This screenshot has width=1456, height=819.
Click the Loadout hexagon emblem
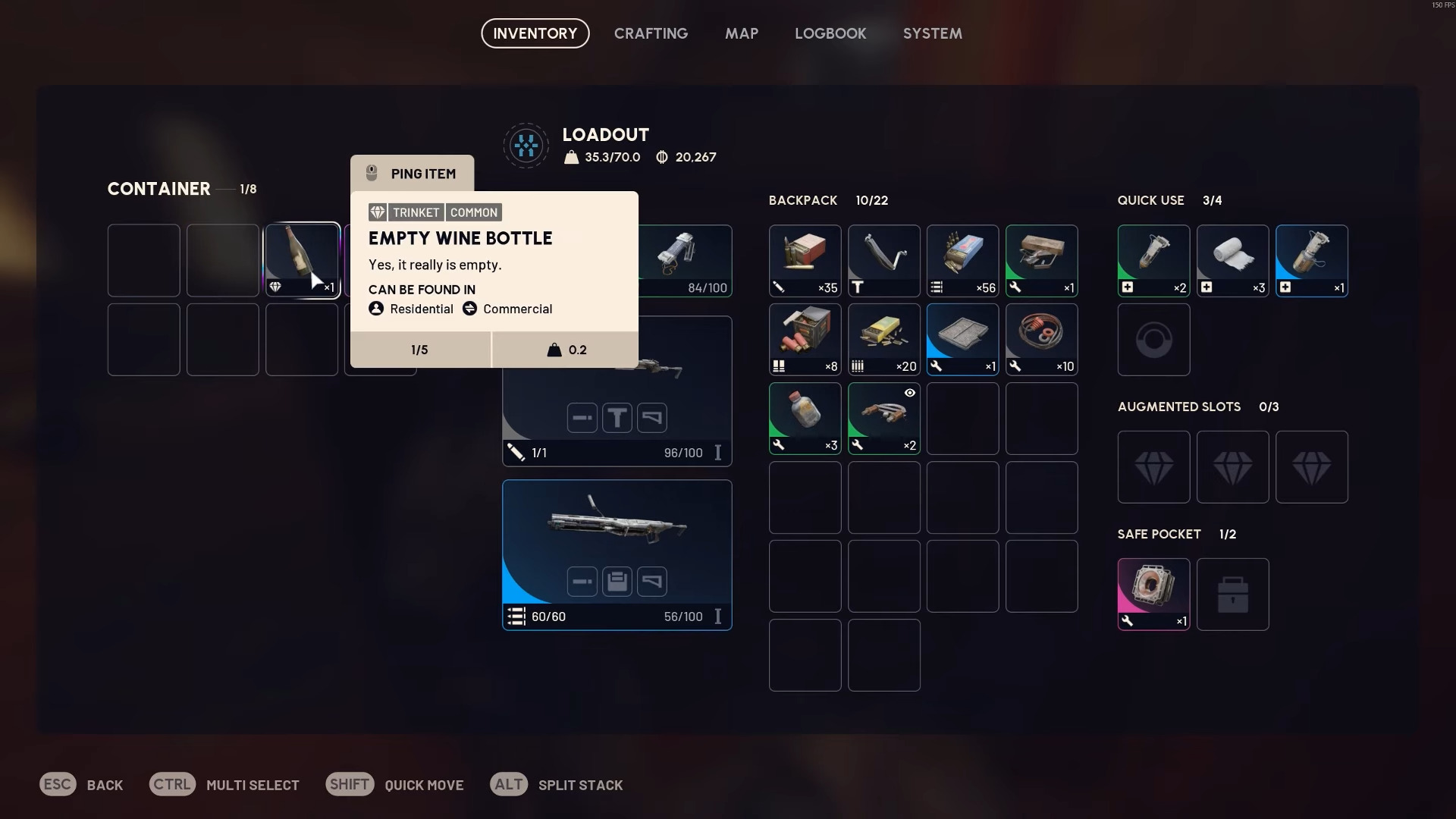click(526, 145)
